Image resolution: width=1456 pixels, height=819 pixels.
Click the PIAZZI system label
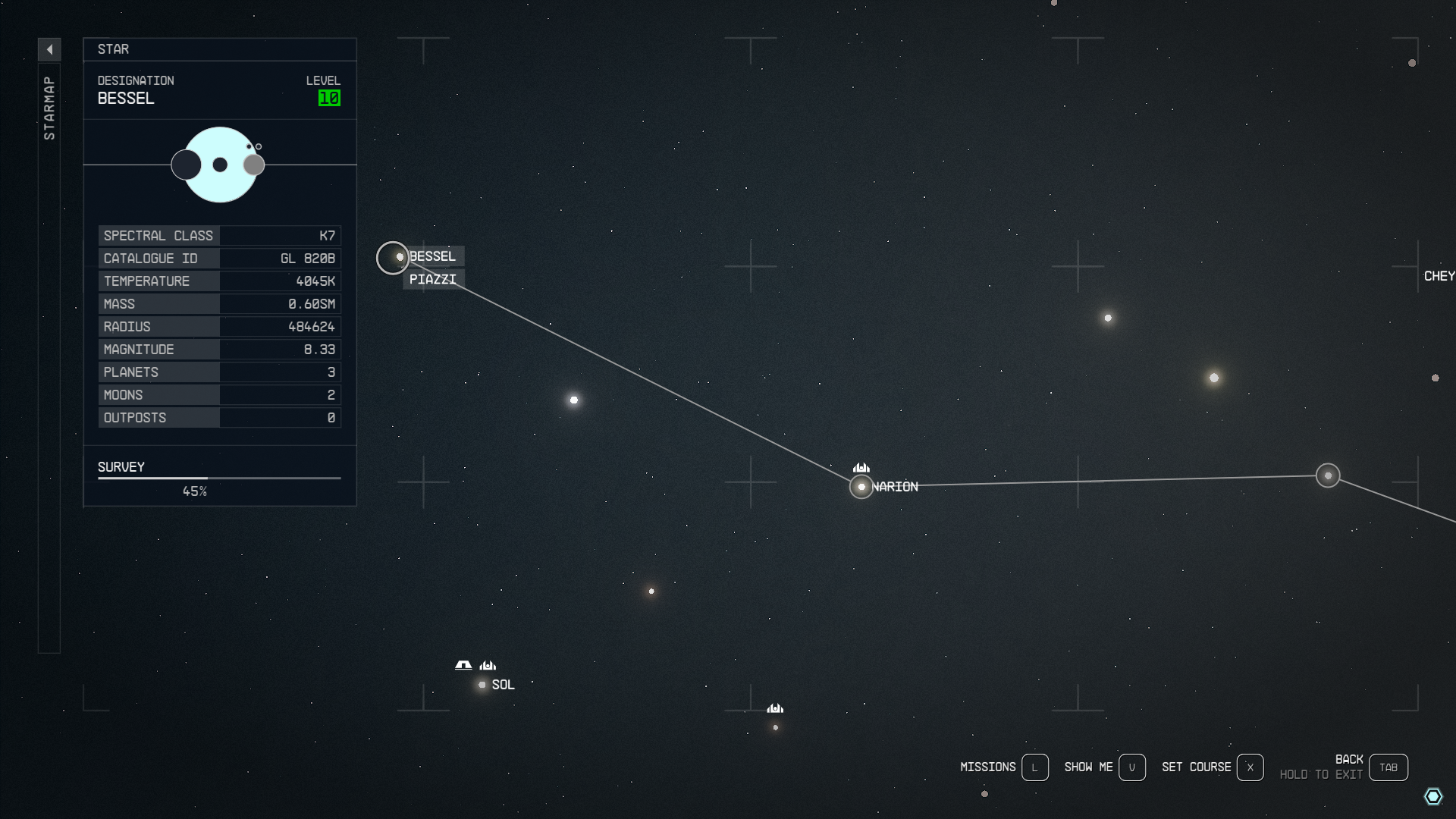433,279
